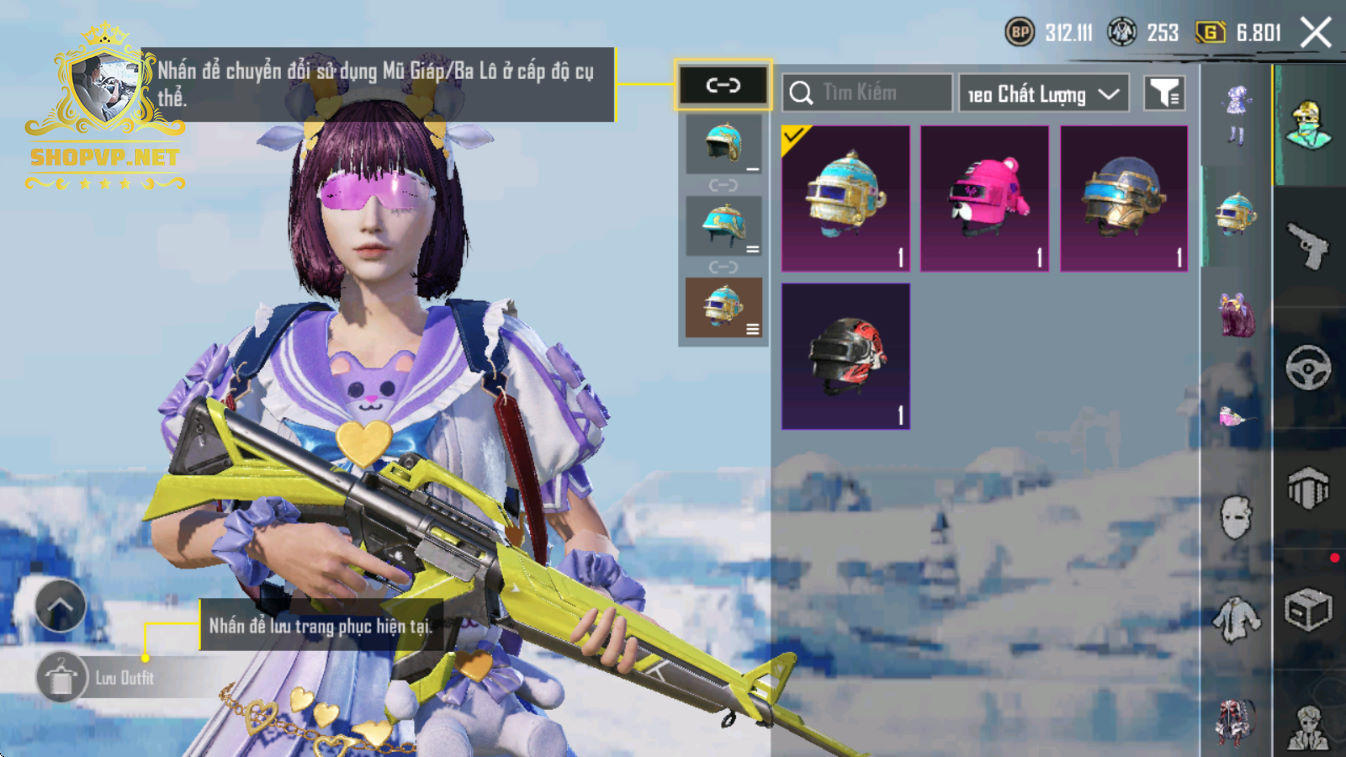Open the Chất Lượng sort dropdown
This screenshot has height=757, width=1346.
click(x=1043, y=94)
